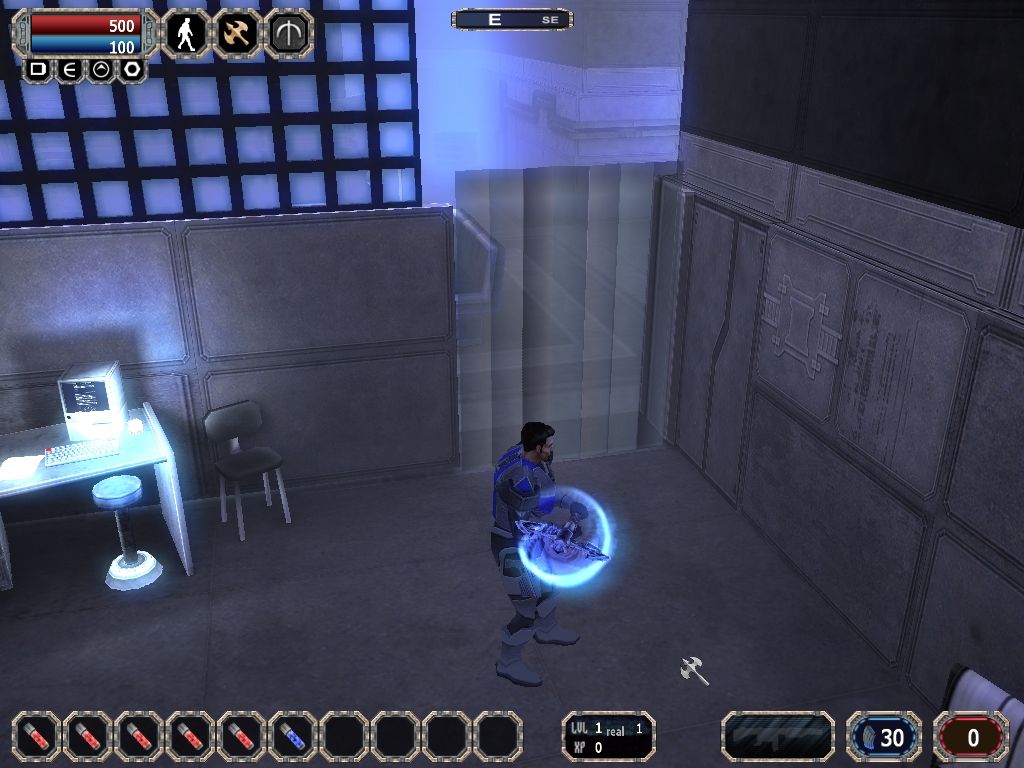Screen dimensions: 1024x768
Task: Activate the grey trident symbol icon
Action: (x=290, y=34)
